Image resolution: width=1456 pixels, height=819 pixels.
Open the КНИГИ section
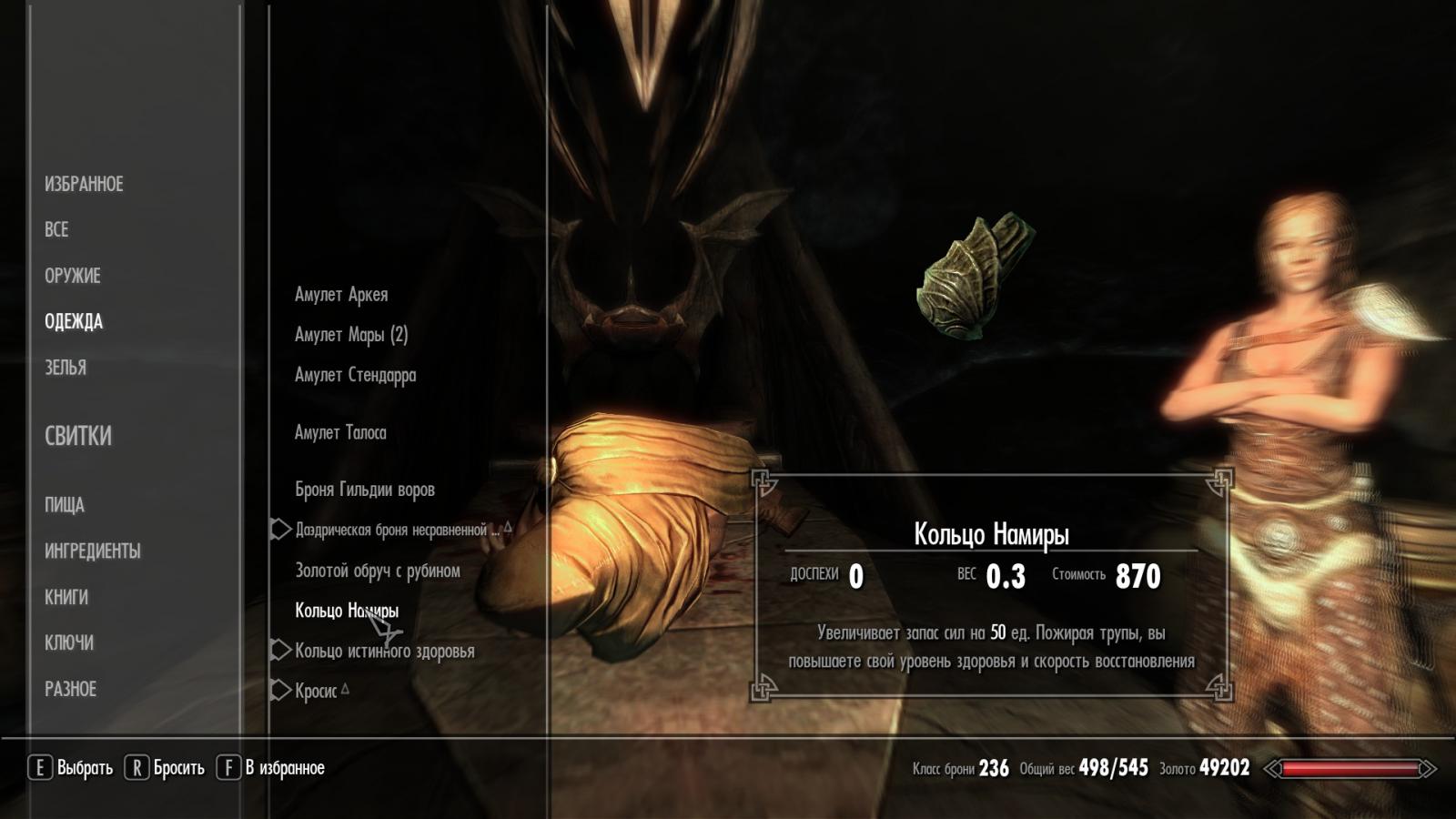pyautogui.click(x=67, y=597)
